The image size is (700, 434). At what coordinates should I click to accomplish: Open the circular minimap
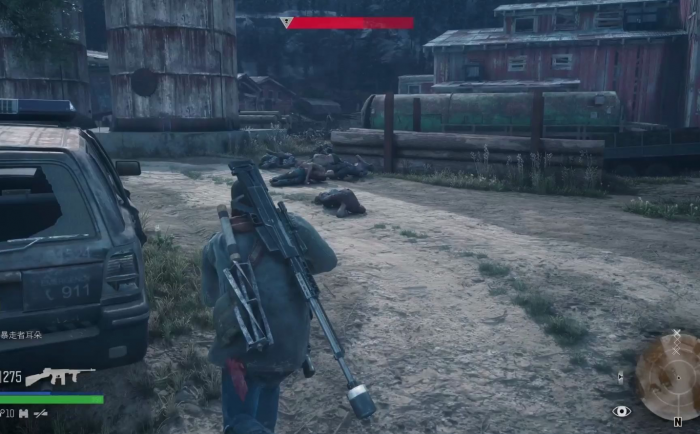[x=667, y=375]
